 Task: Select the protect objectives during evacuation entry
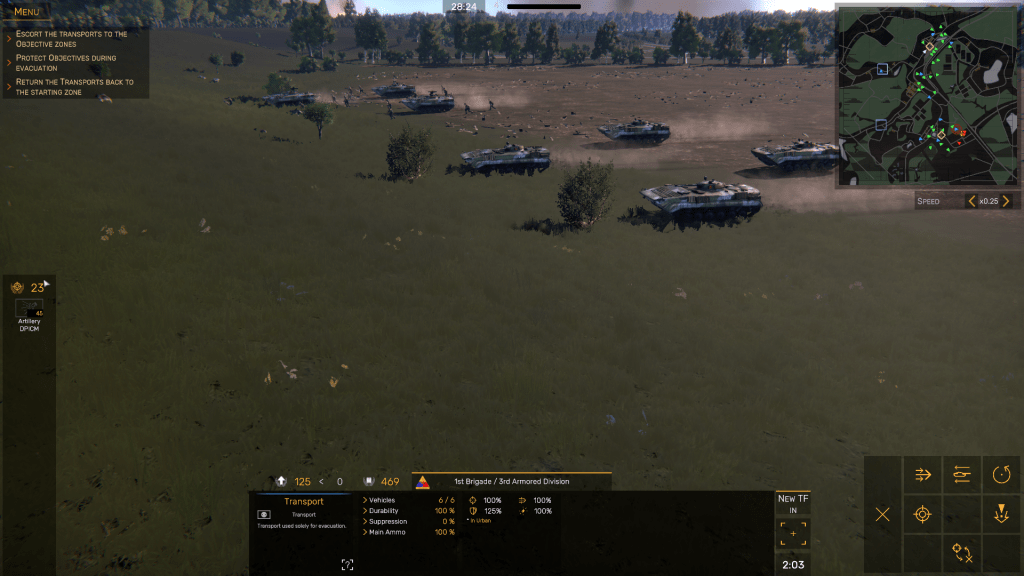point(66,63)
